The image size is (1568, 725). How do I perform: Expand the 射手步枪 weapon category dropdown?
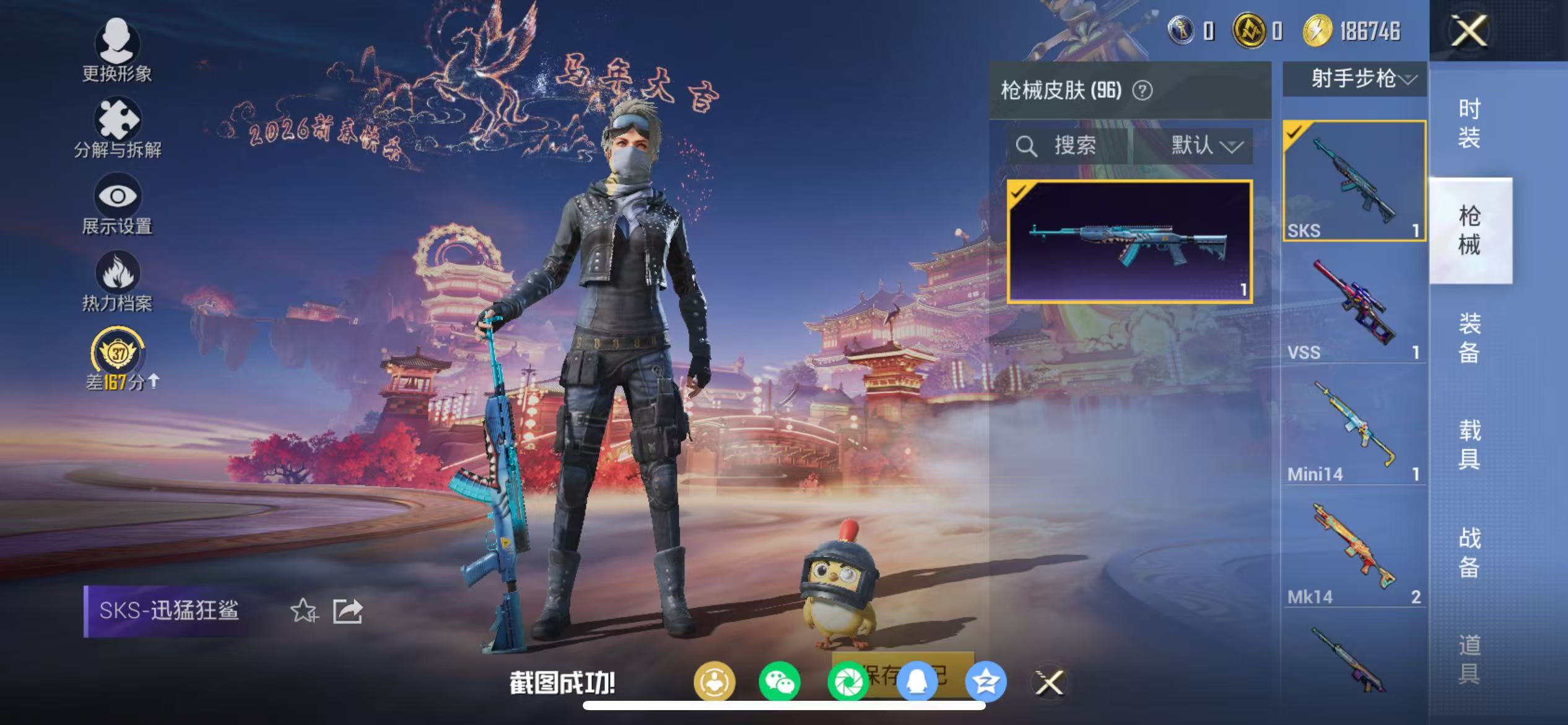coord(1354,79)
